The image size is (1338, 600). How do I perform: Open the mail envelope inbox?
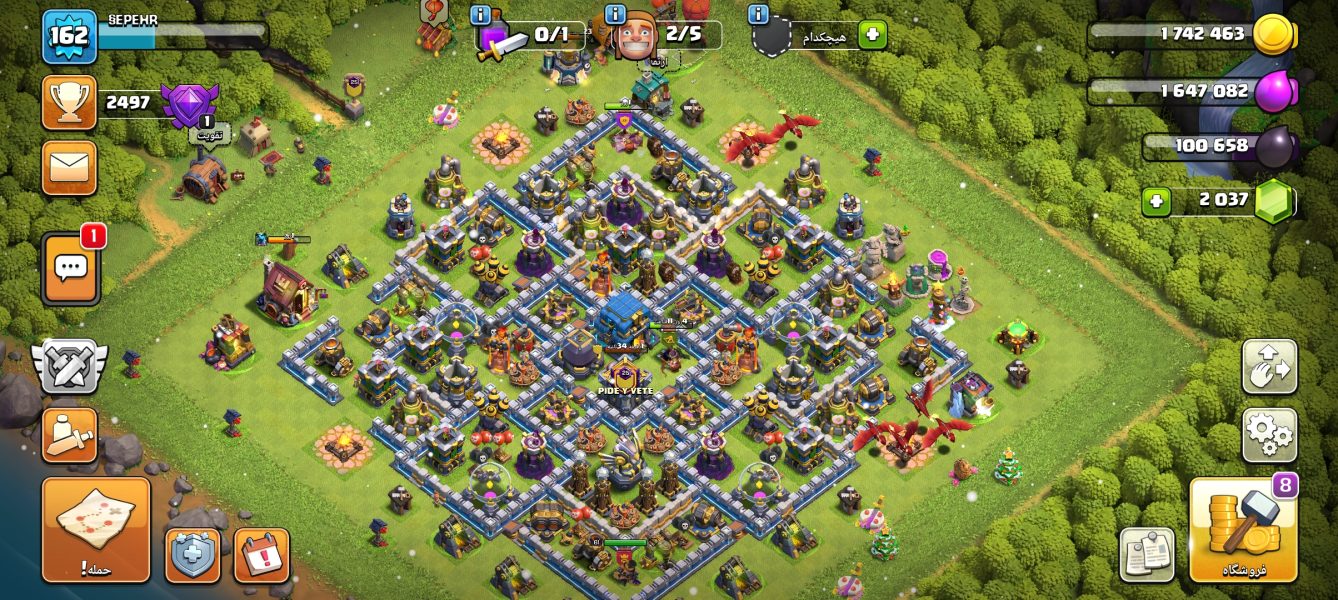69,167
